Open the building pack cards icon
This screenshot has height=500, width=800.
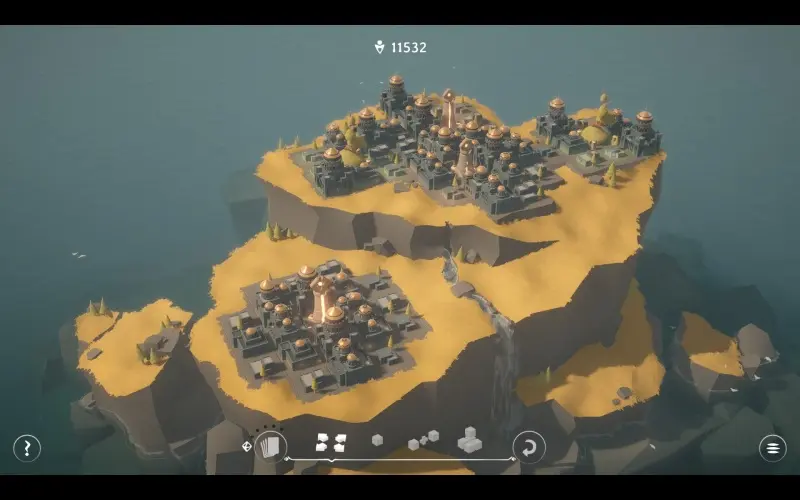269,446
